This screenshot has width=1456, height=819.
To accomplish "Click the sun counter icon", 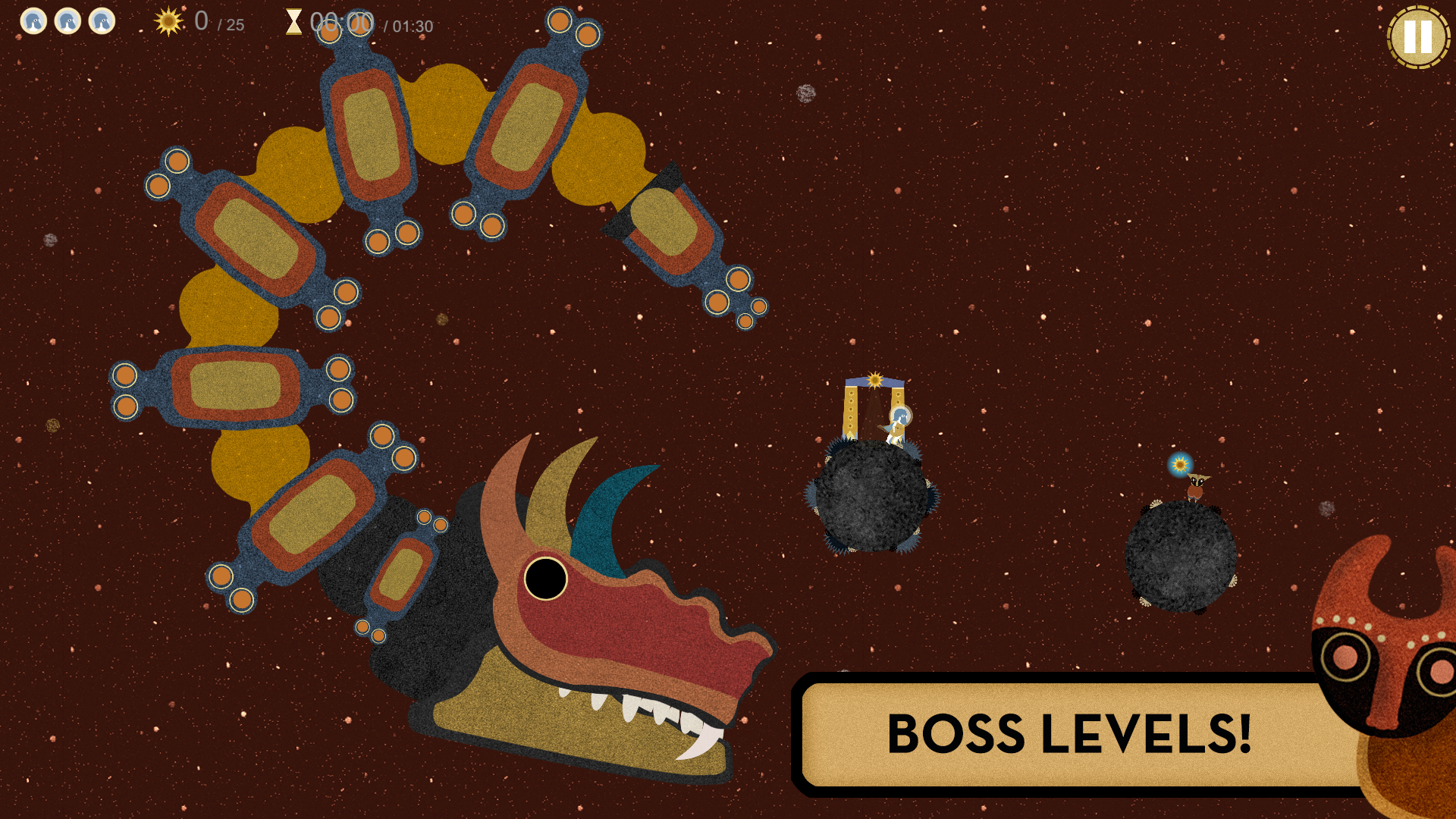I will [x=167, y=23].
